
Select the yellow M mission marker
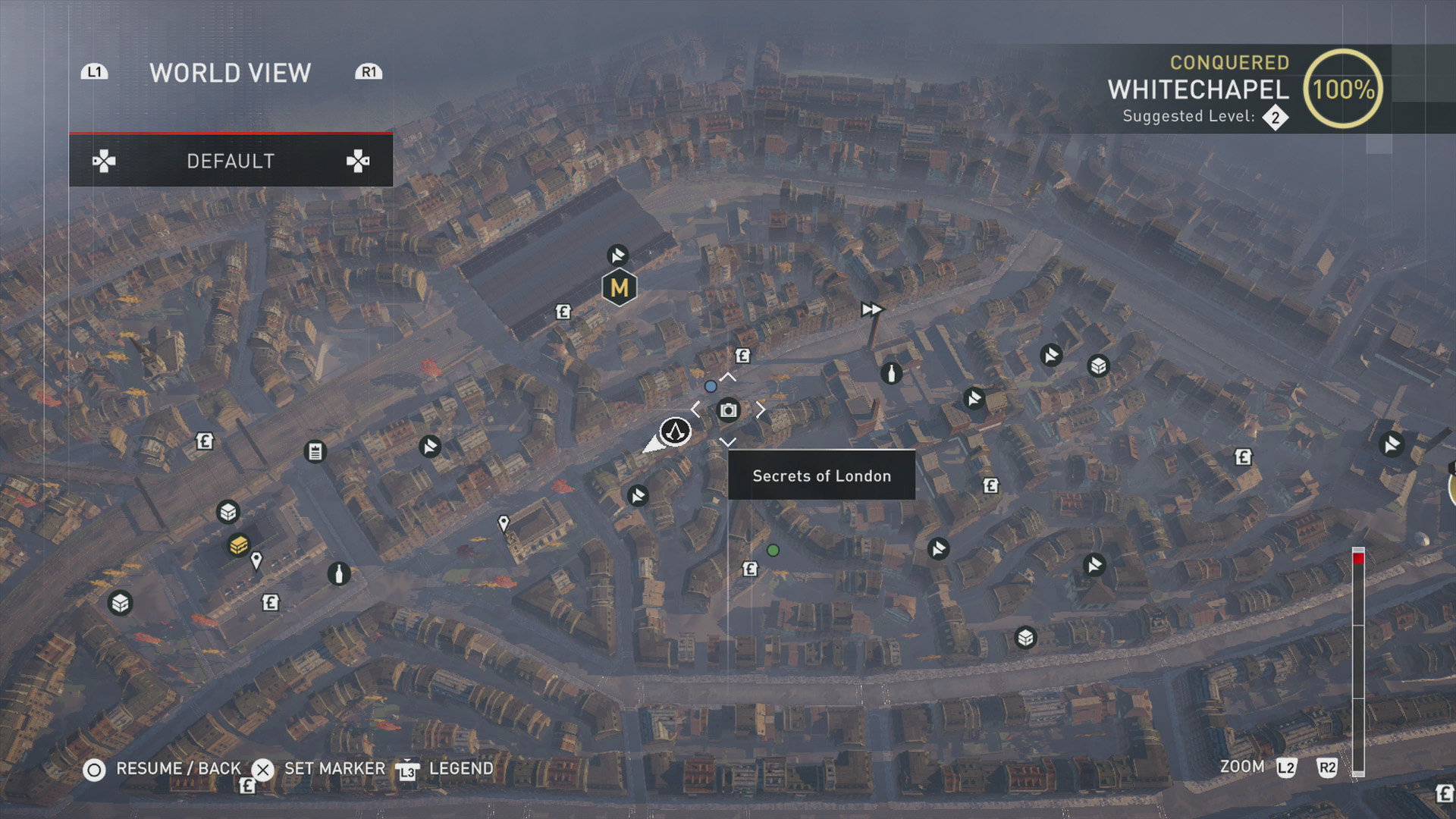pos(619,287)
